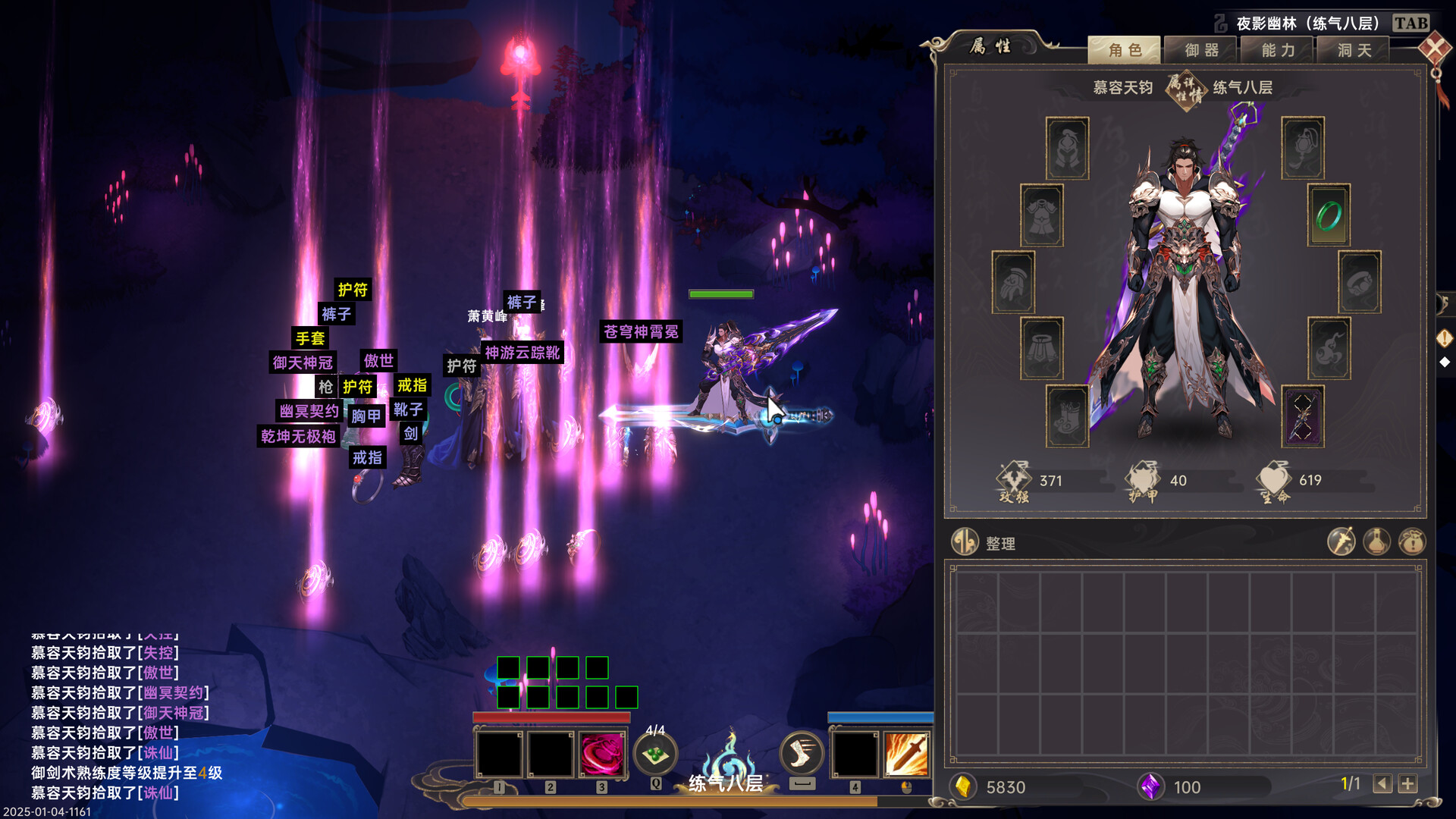
Task: Click the yellow exclamation alert icon
Action: click(1445, 337)
